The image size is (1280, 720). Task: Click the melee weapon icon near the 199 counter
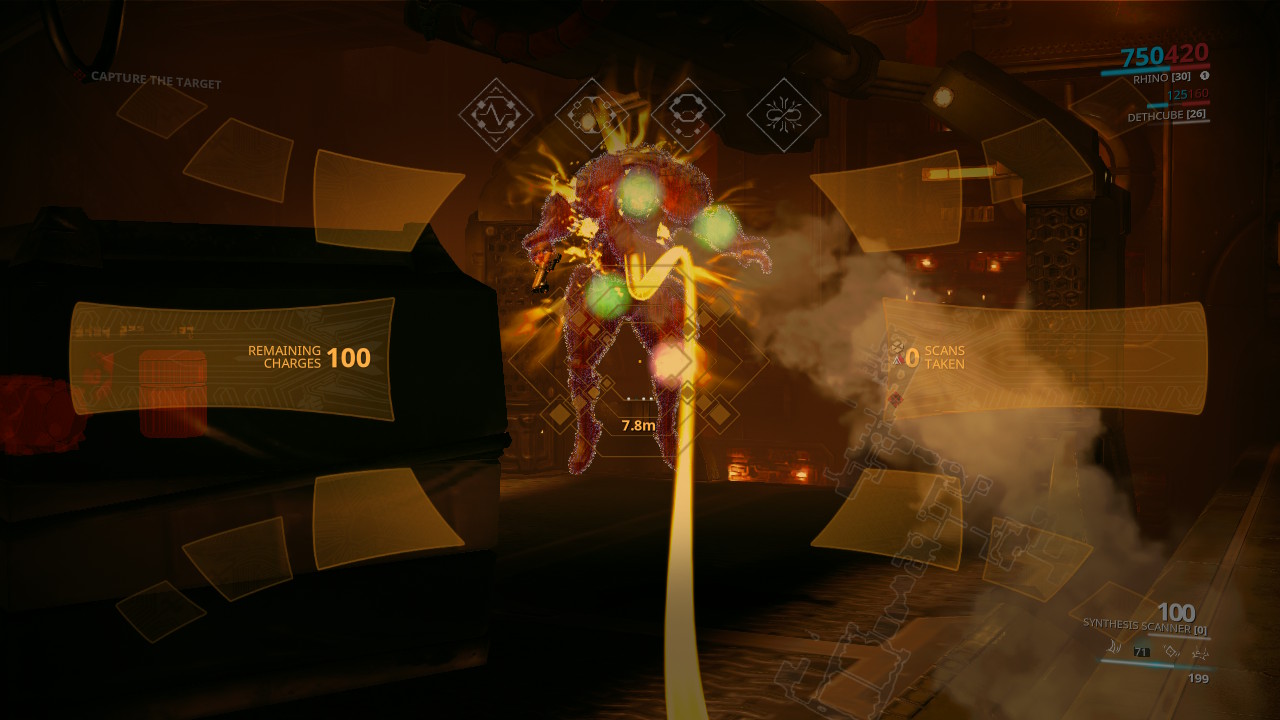[x=1201, y=651]
